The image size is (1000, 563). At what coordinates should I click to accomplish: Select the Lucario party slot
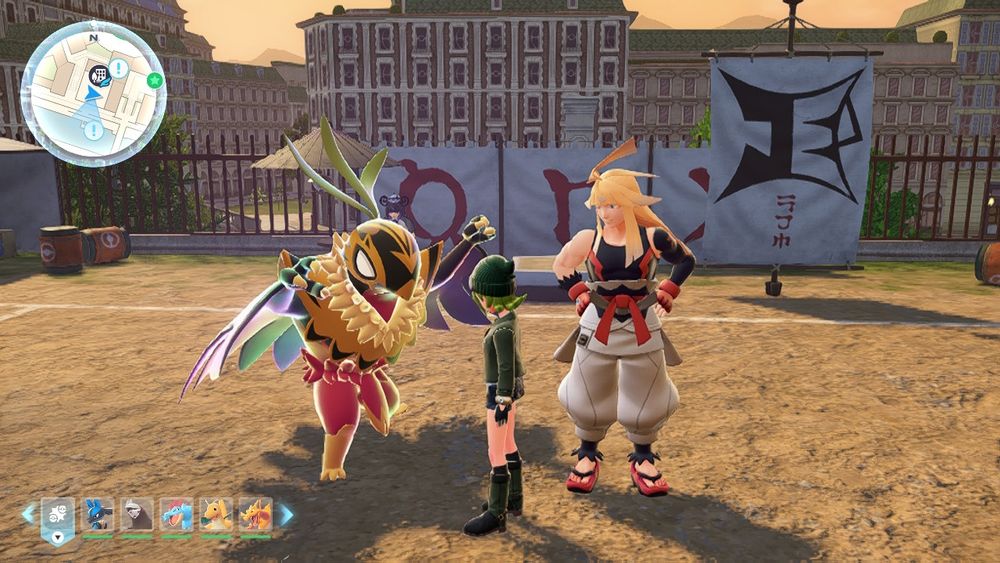pos(97,514)
